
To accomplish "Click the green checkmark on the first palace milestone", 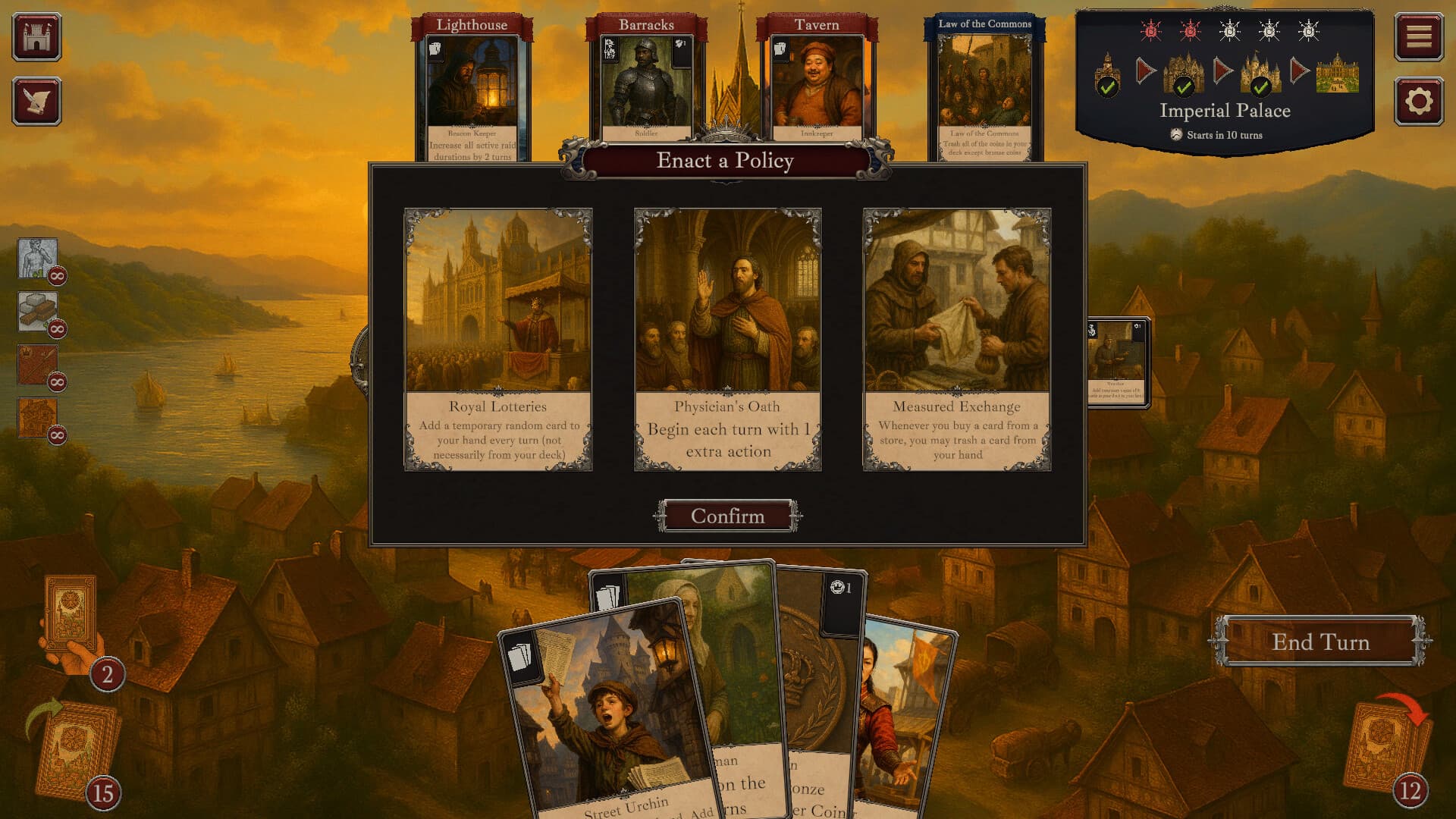I will pyautogui.click(x=1107, y=87).
